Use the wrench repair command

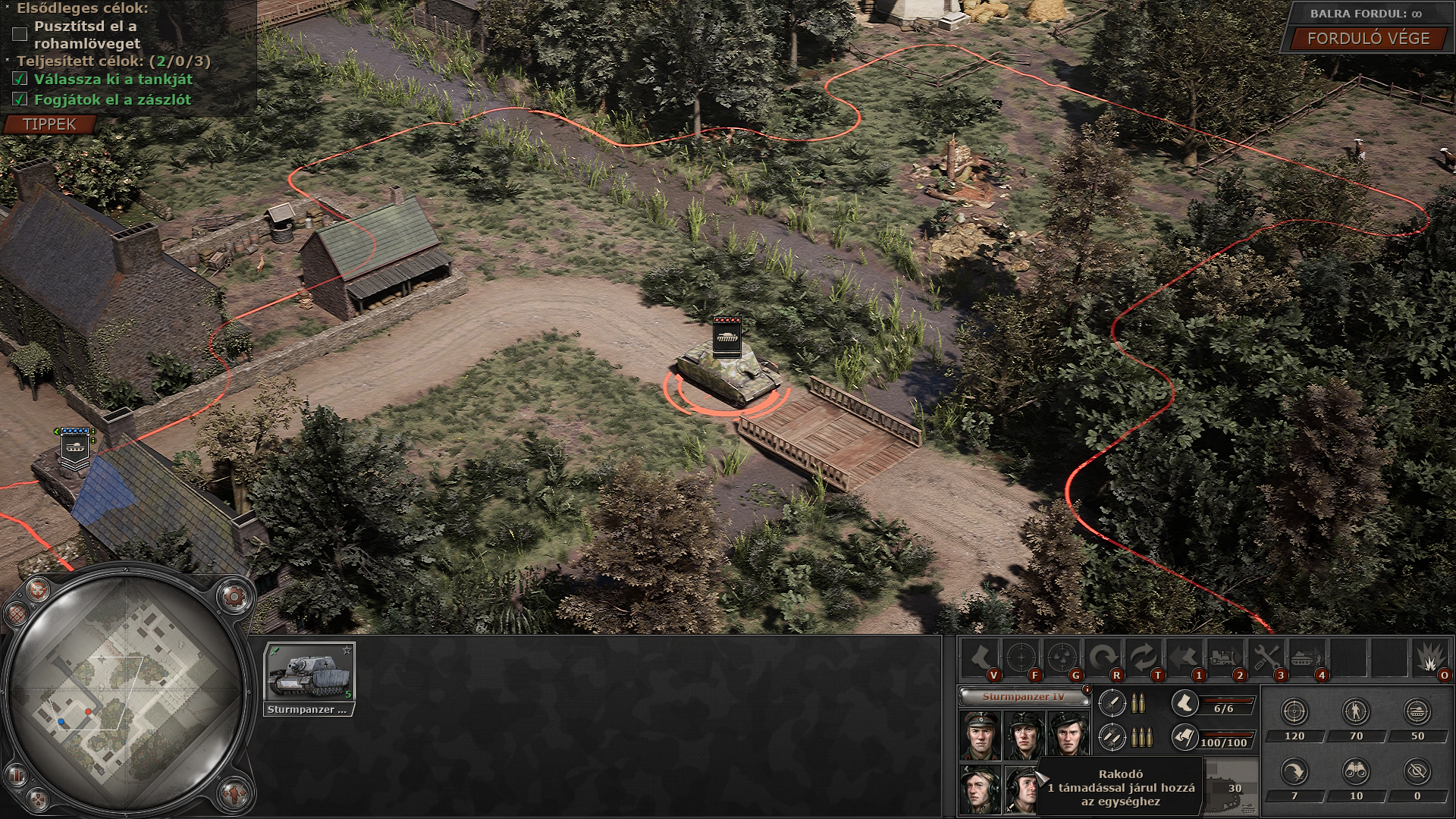(x=1266, y=657)
